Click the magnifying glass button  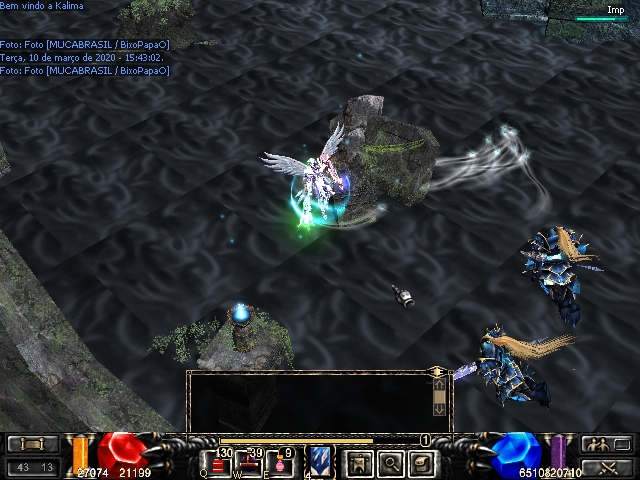[x=390, y=463]
